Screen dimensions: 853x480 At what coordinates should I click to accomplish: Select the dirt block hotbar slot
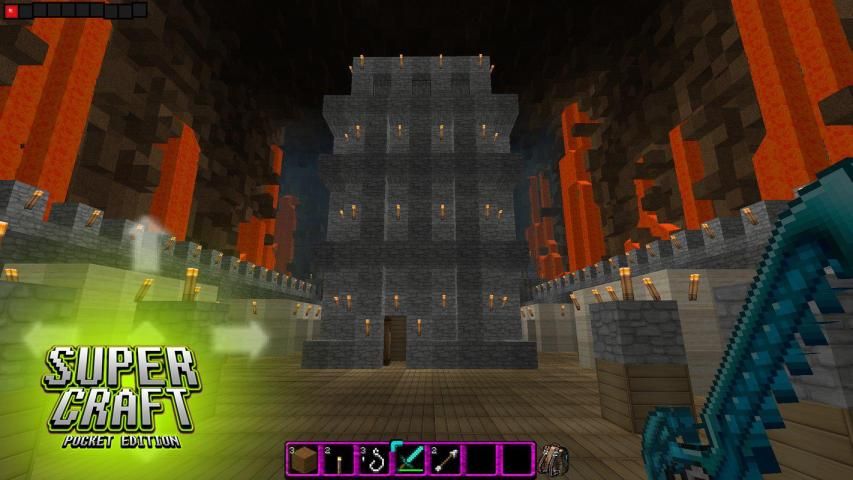click(x=304, y=460)
